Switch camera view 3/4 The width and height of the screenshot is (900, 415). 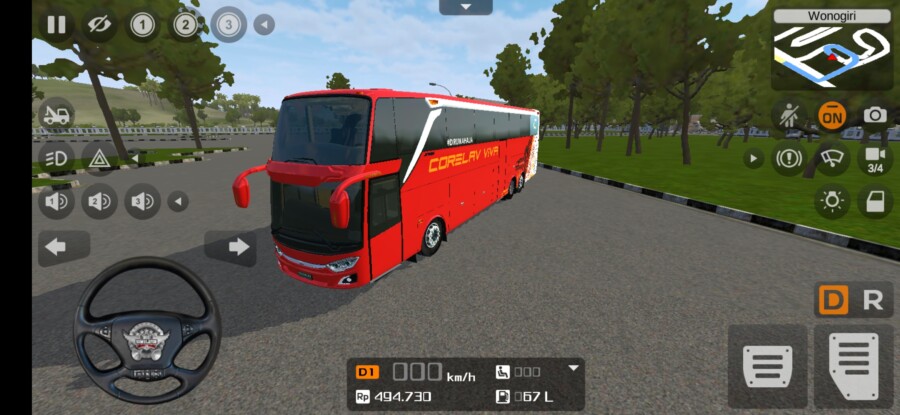click(x=874, y=158)
